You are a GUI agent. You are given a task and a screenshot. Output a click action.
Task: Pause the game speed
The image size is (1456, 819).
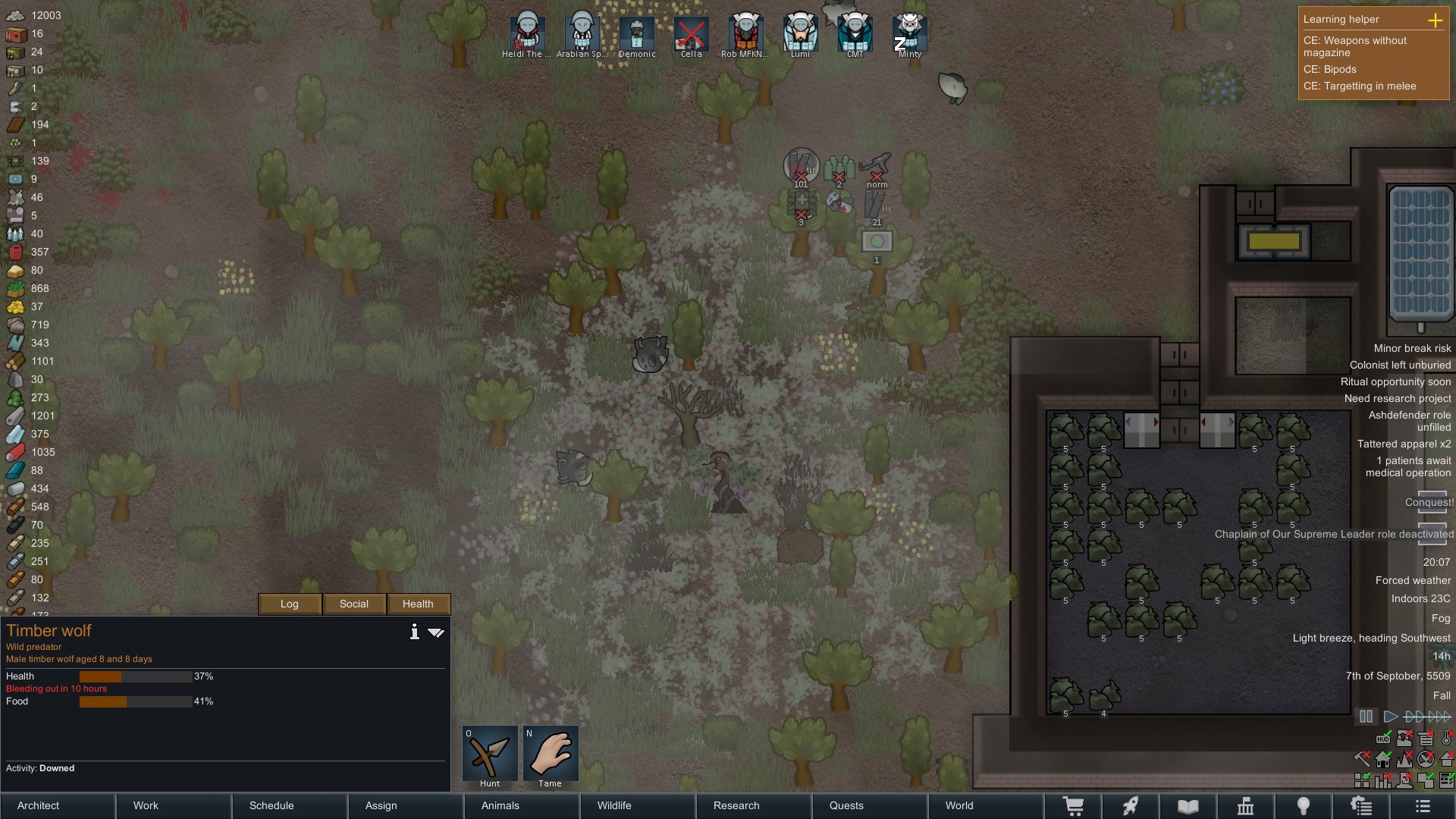pos(1366,716)
